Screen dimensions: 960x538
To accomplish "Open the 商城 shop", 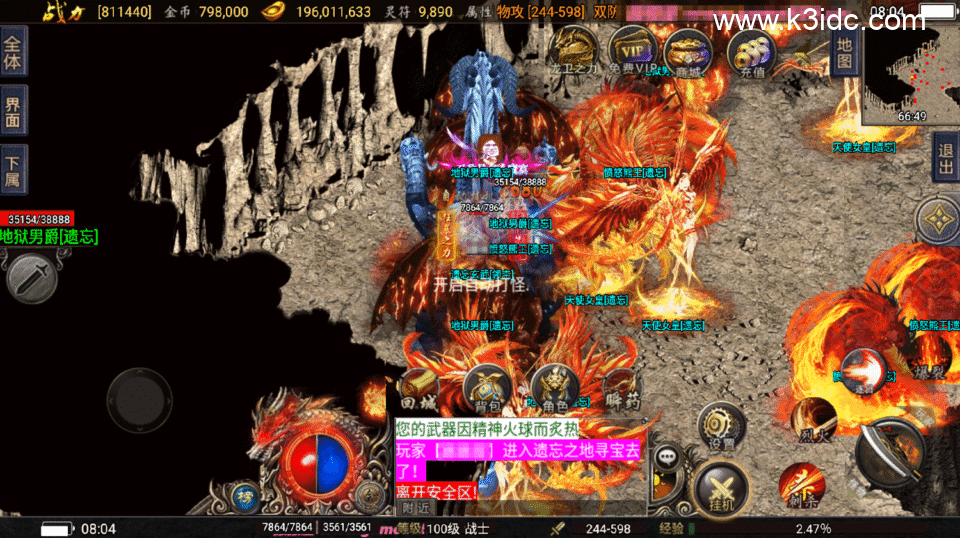I will point(688,50).
